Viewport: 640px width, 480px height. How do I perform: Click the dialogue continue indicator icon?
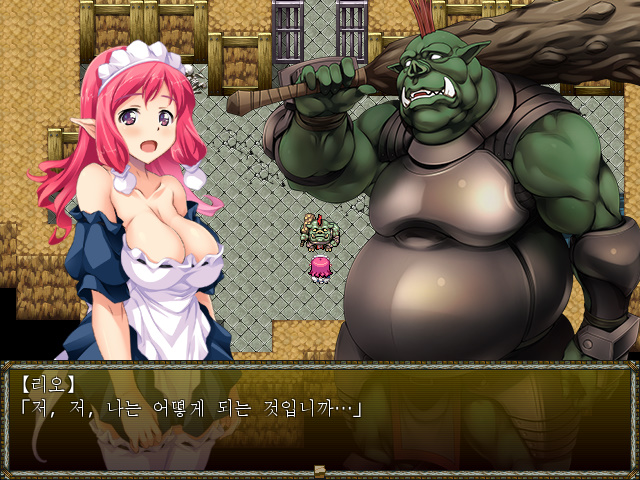click(320, 470)
